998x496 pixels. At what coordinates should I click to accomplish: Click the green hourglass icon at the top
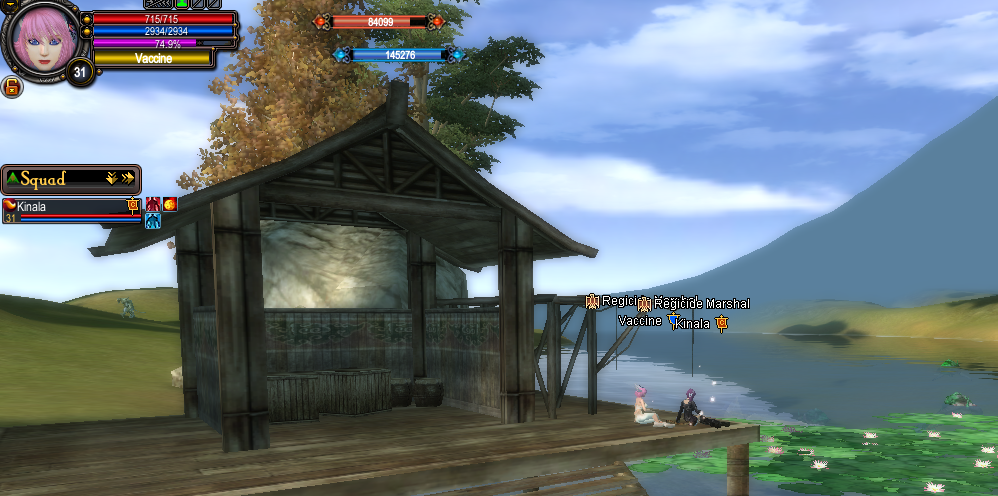coord(183,4)
